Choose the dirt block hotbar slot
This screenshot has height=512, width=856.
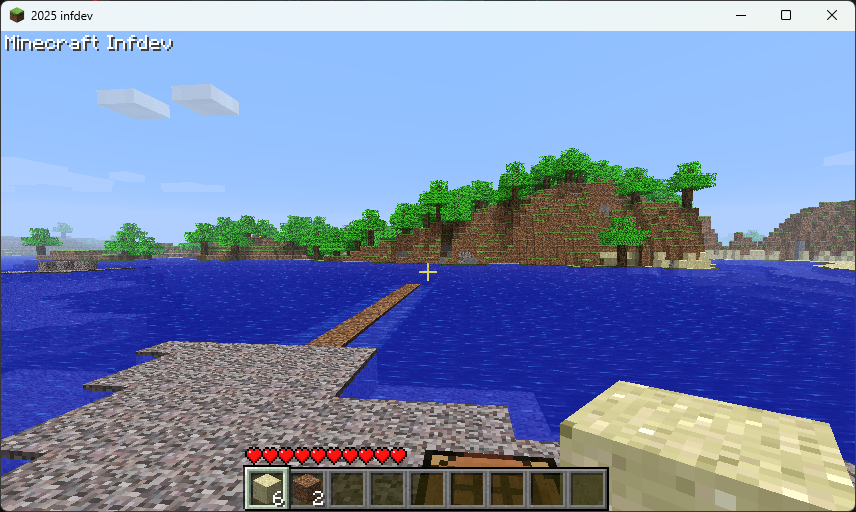306,489
